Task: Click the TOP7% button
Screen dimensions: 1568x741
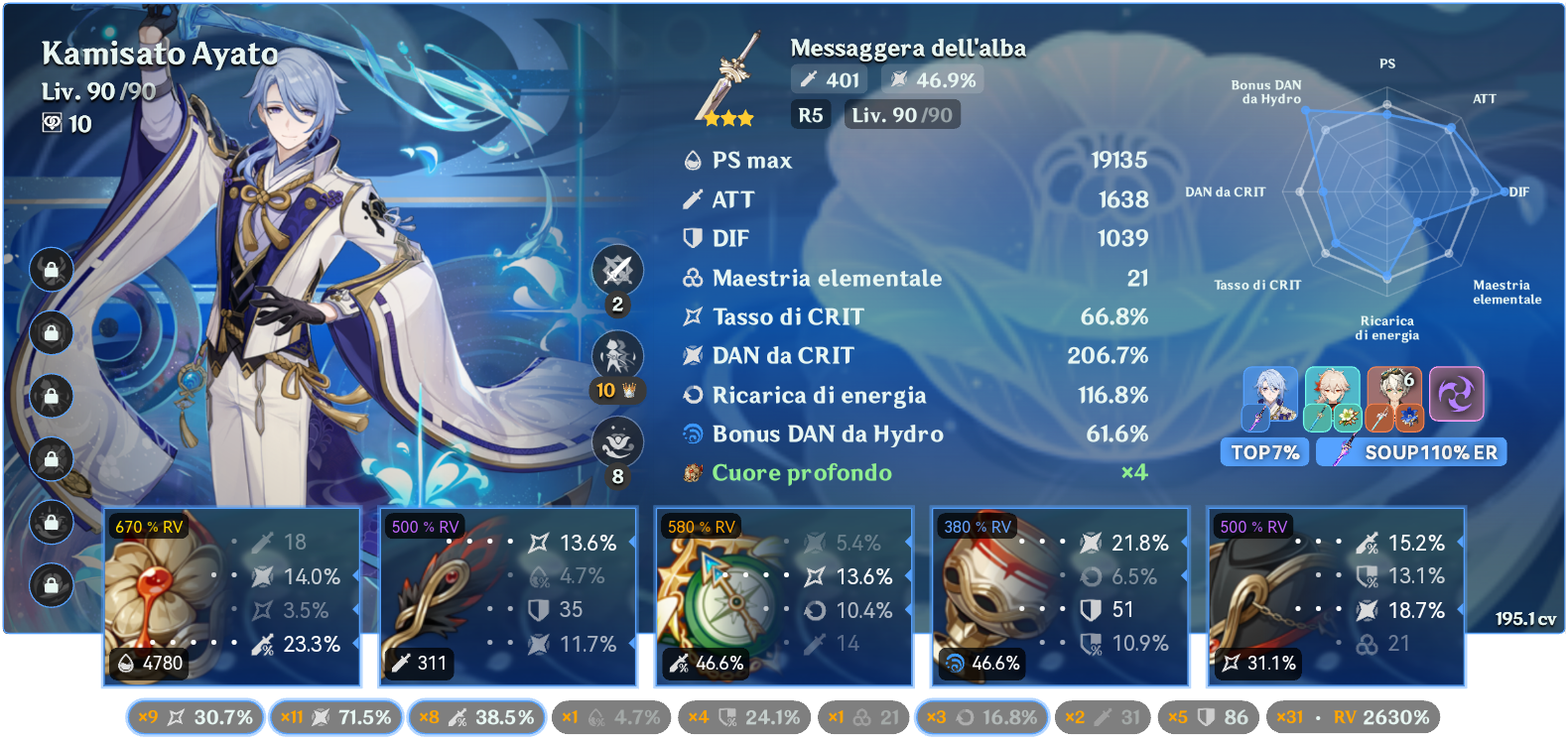Action: [x=1264, y=452]
